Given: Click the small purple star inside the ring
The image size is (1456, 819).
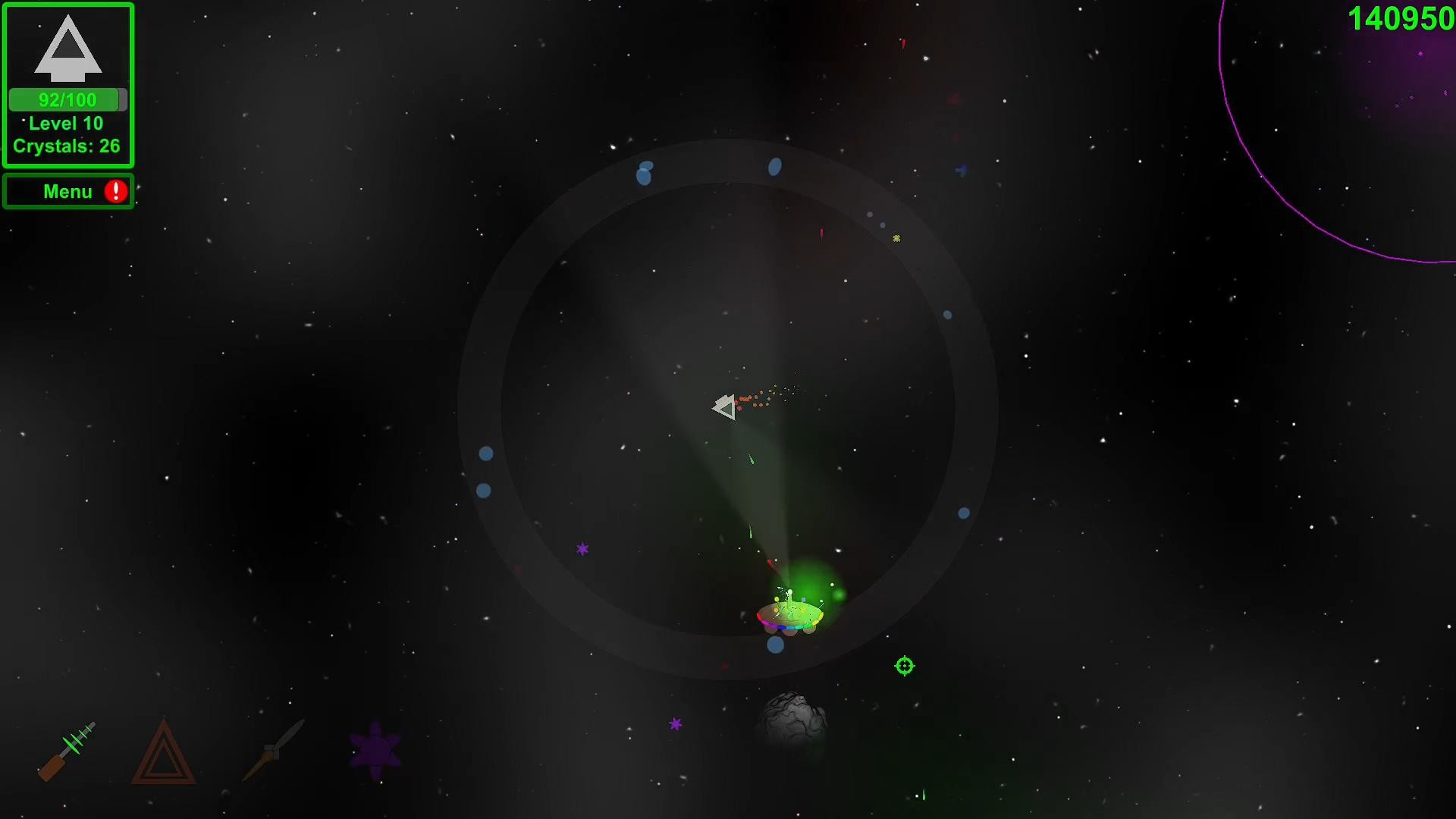Looking at the screenshot, I should click(x=582, y=547).
